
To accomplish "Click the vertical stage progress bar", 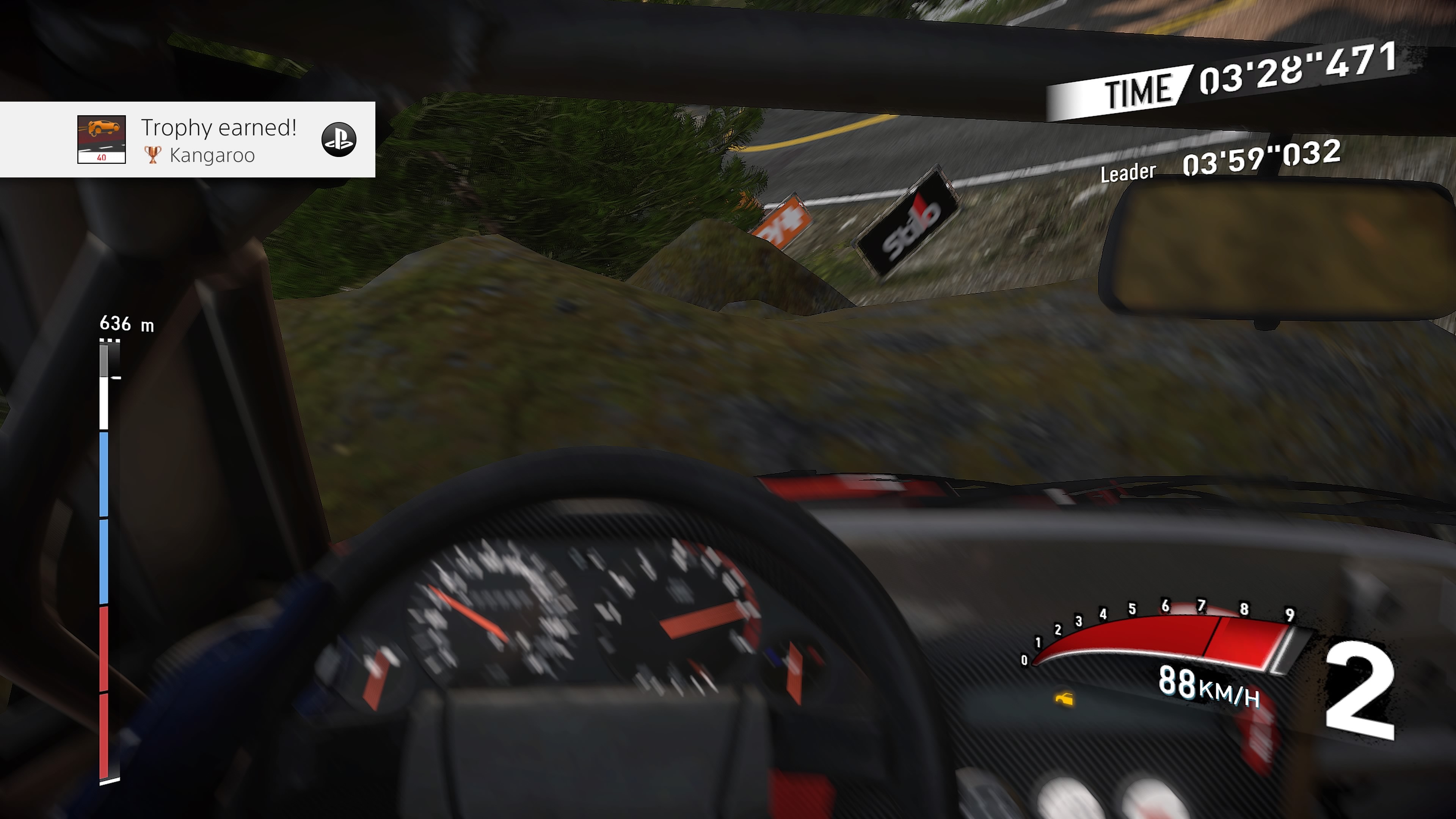I will coord(105,562).
